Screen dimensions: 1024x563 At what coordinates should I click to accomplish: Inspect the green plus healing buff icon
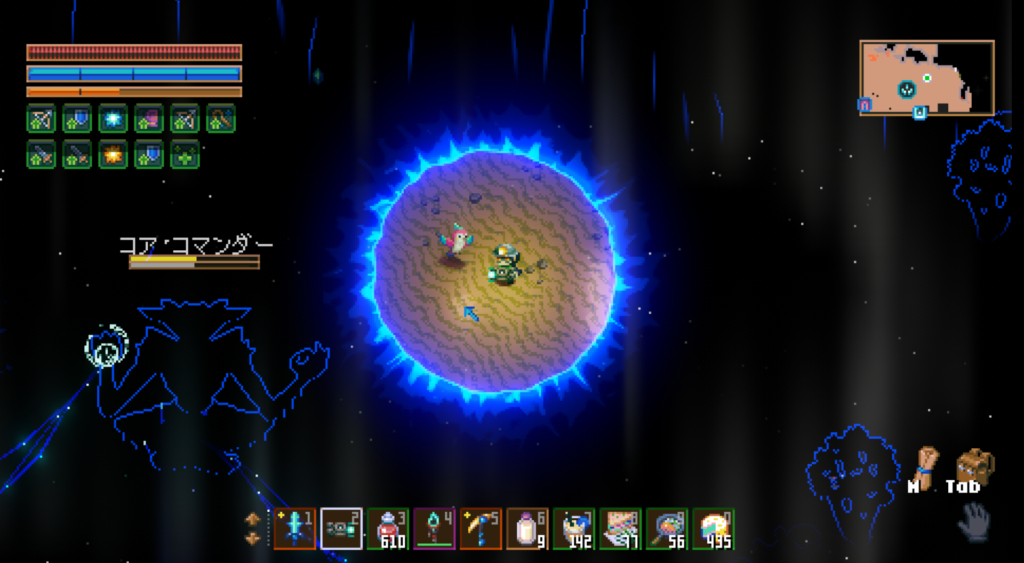point(185,155)
